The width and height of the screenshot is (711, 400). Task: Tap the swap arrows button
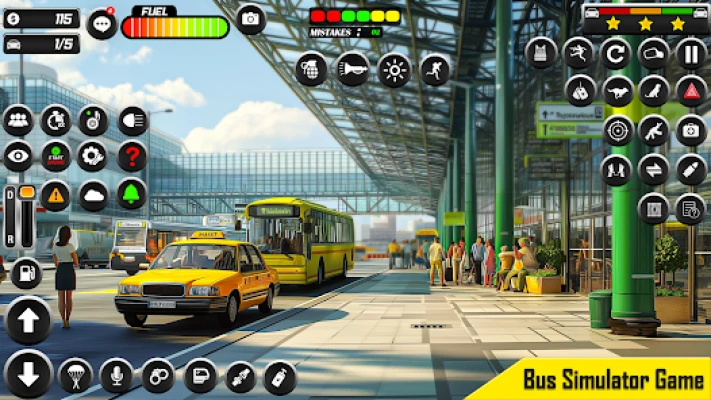pyautogui.click(x=653, y=169)
